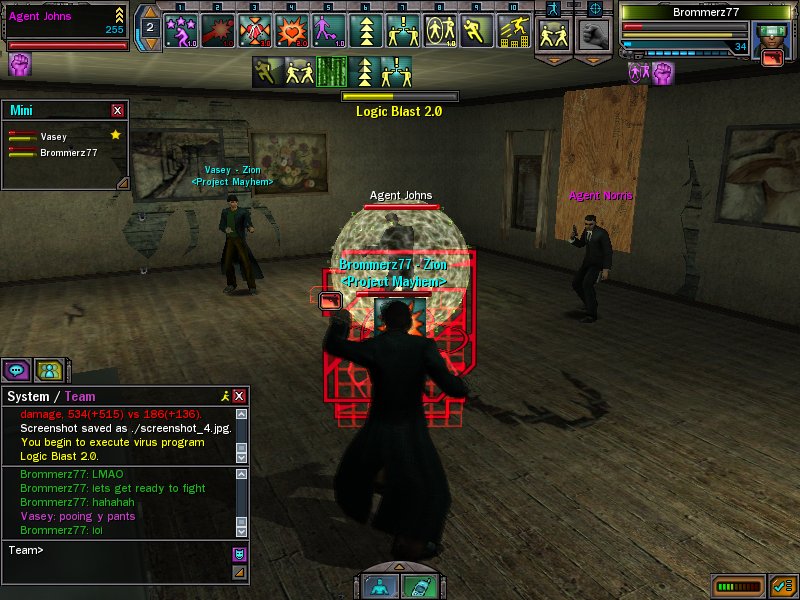Use the rooftop jump ability in slot 10
Screen dimensions: 800x600
click(x=512, y=31)
